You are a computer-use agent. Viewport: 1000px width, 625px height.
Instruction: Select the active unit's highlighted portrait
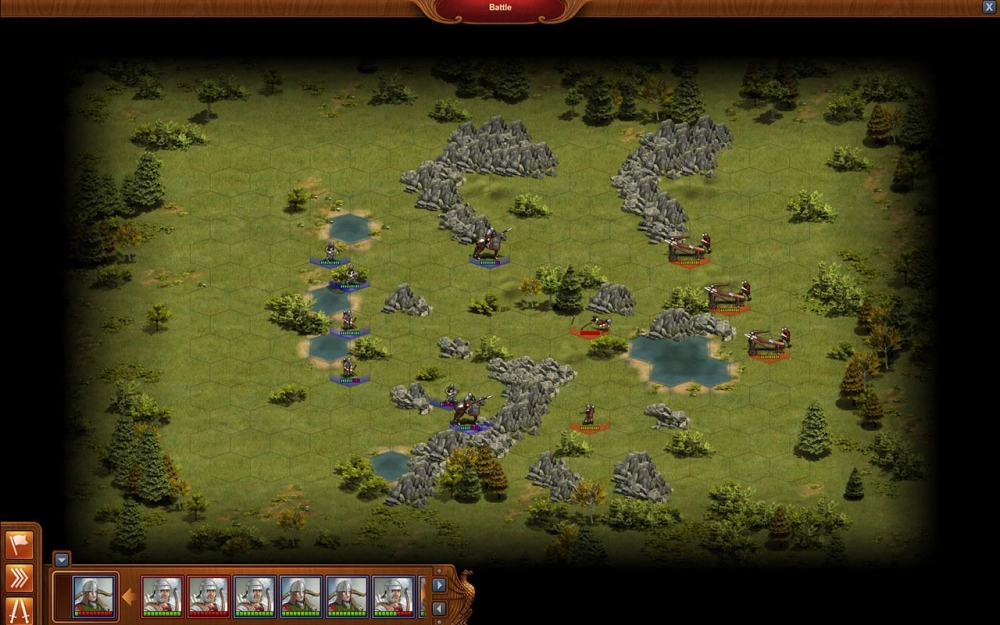pyautogui.click(x=95, y=596)
